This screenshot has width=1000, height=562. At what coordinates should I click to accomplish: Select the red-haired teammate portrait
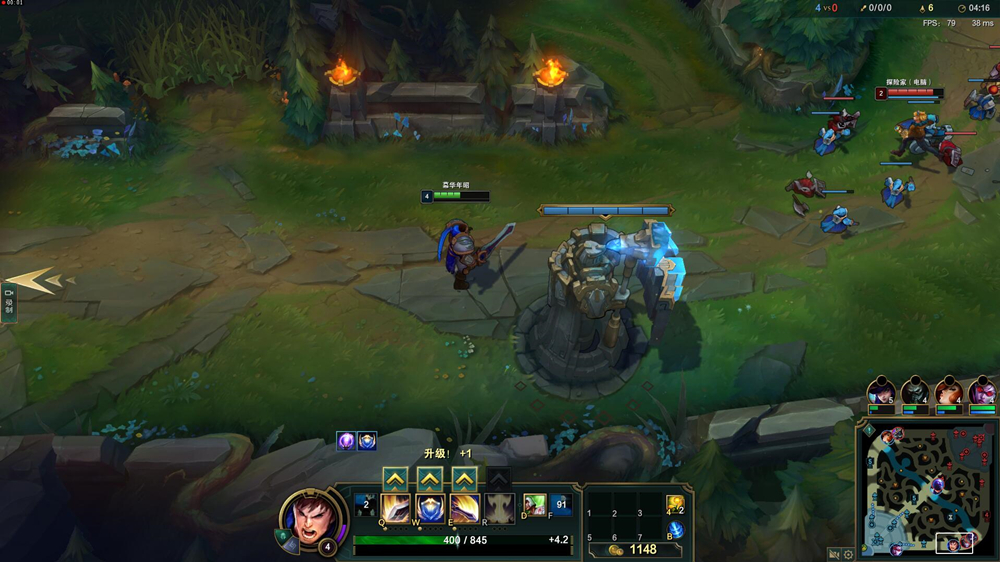[949, 391]
